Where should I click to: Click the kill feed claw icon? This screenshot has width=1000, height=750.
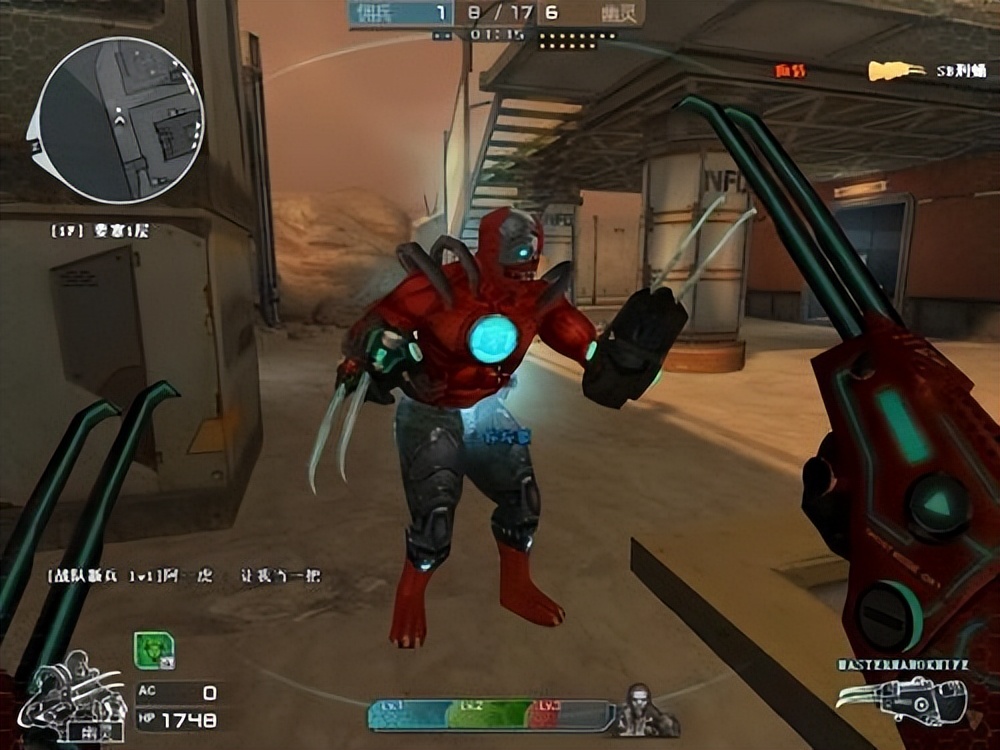pyautogui.click(x=895, y=70)
